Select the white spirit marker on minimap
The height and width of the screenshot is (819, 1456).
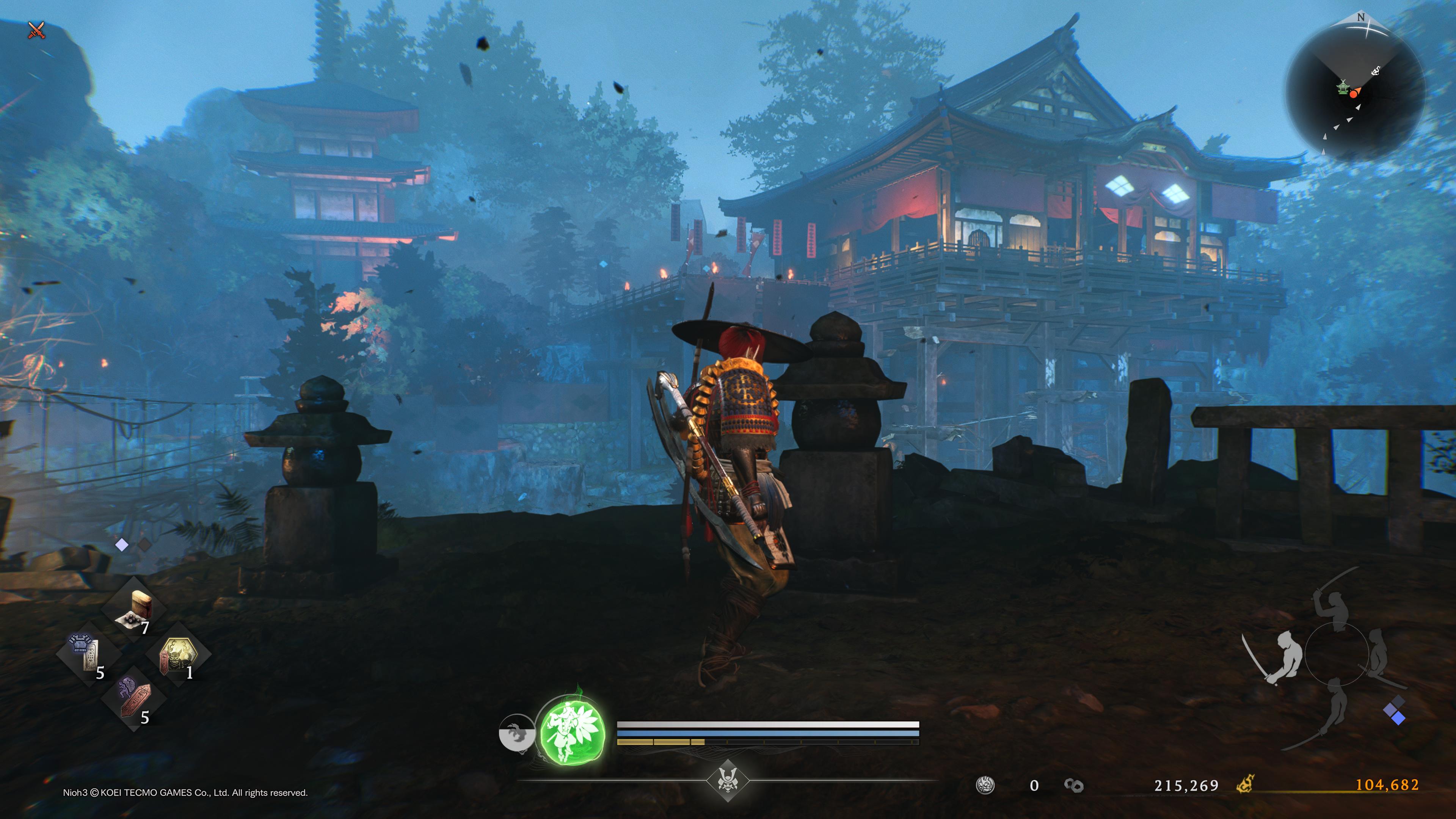pyautogui.click(x=1376, y=71)
